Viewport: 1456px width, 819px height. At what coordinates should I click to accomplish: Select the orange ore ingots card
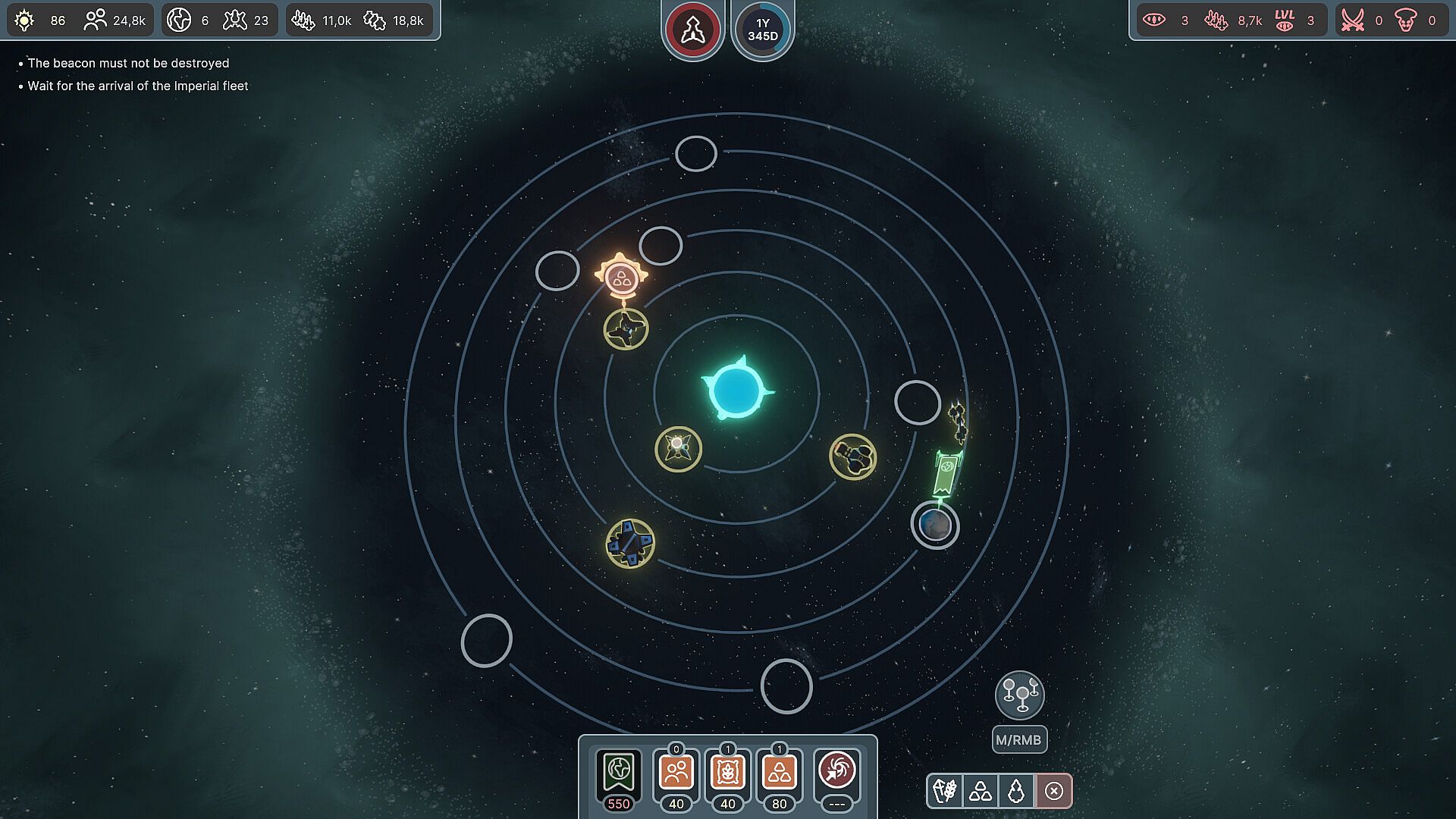pyautogui.click(x=779, y=773)
